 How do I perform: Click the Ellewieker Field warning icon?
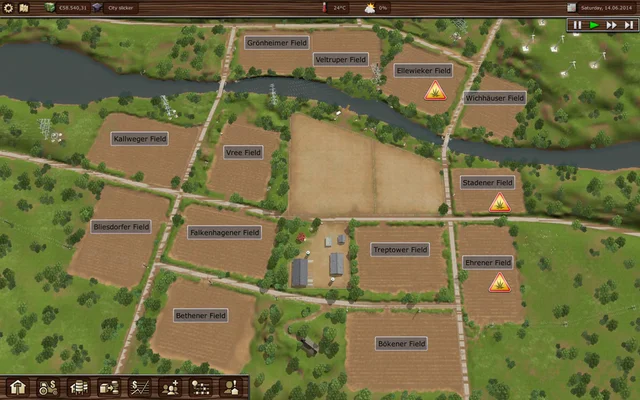point(435,91)
